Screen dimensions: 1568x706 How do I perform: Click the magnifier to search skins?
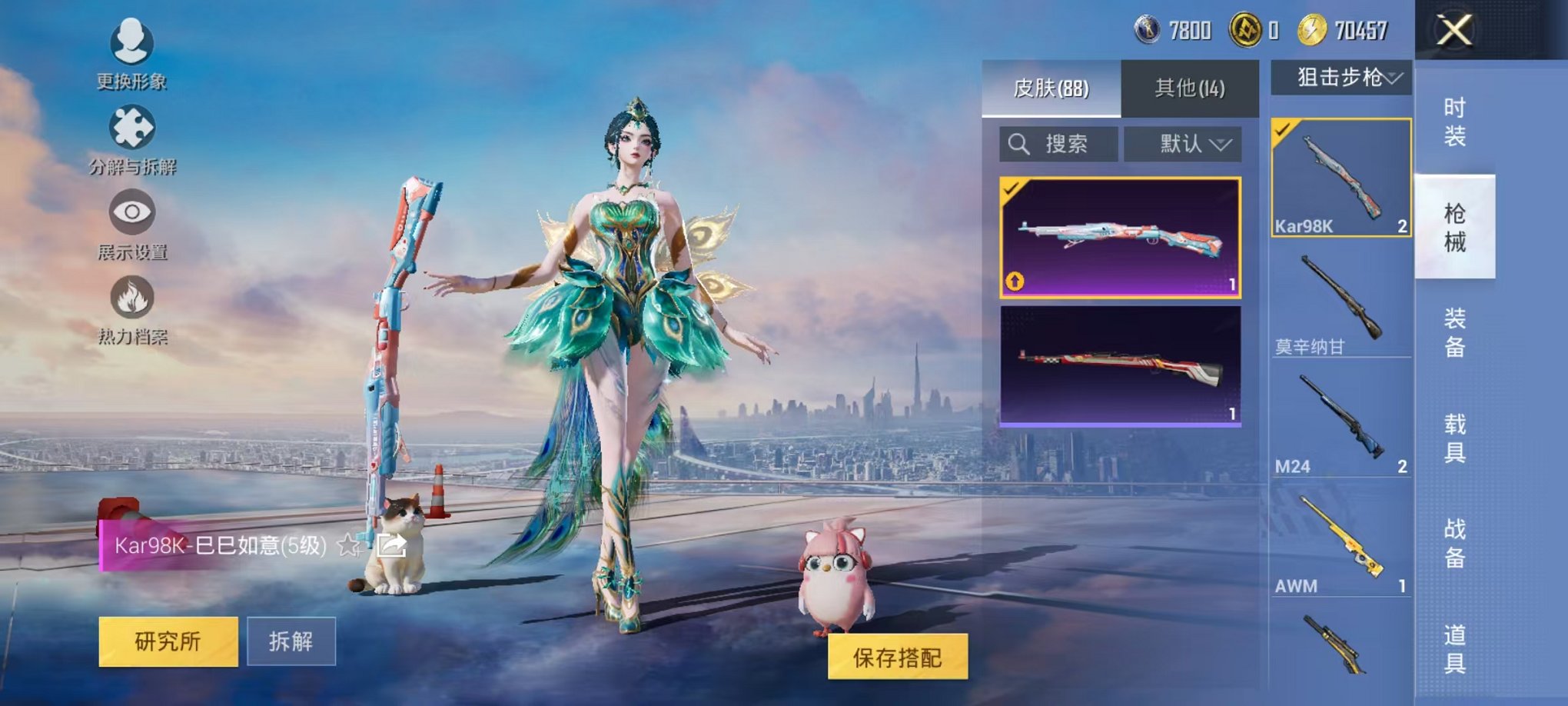click(1019, 143)
